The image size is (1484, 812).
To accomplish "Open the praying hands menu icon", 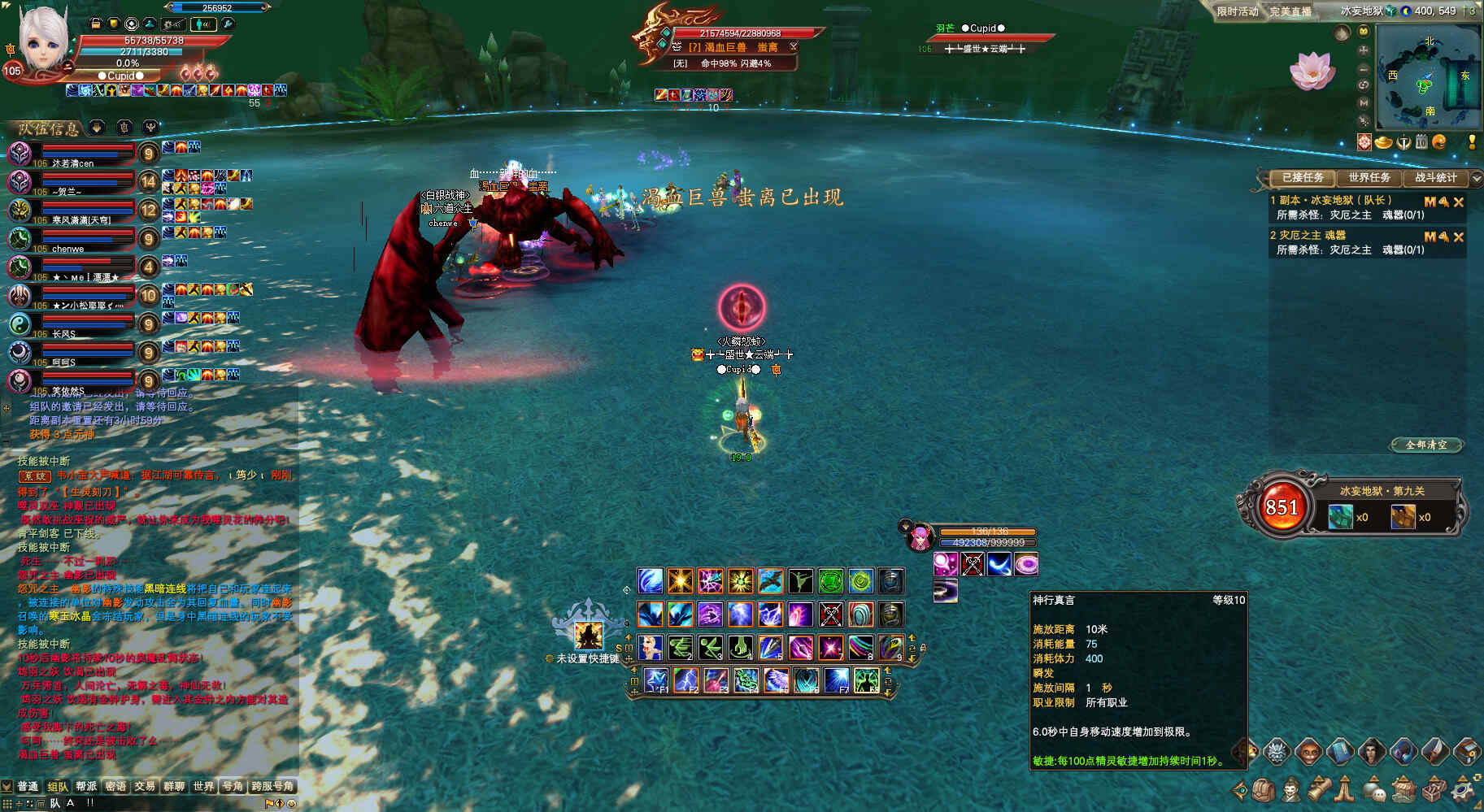I will (x=1346, y=789).
